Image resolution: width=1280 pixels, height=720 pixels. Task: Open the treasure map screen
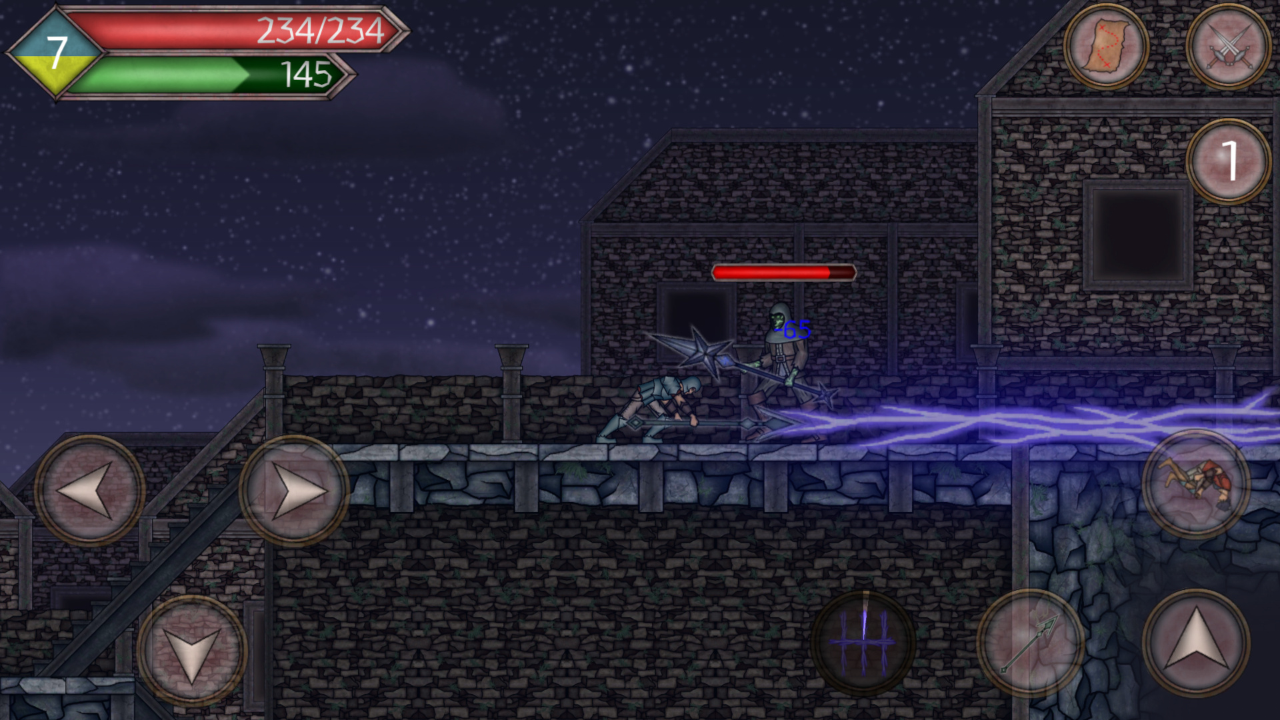coord(1109,45)
